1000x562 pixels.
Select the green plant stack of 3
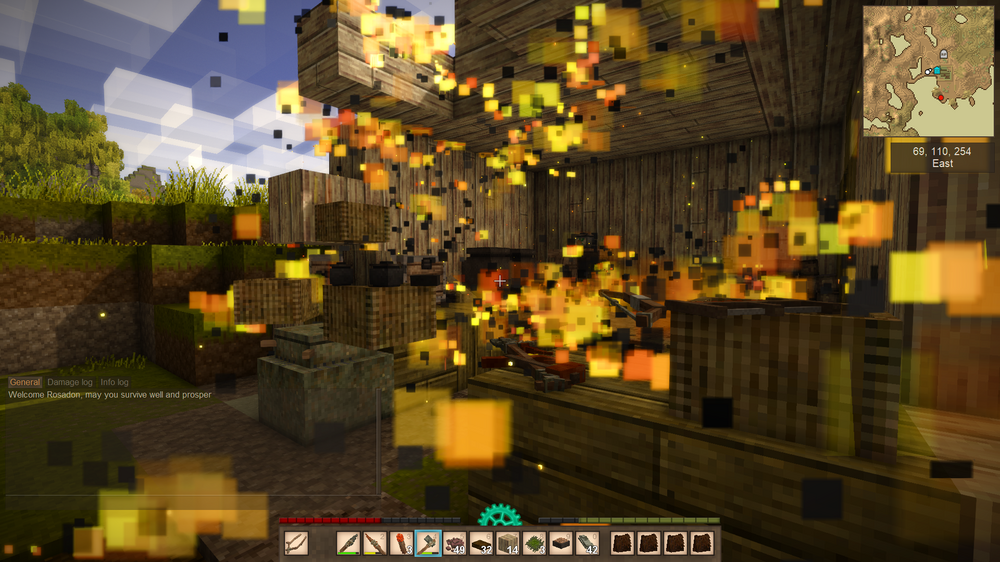click(534, 544)
